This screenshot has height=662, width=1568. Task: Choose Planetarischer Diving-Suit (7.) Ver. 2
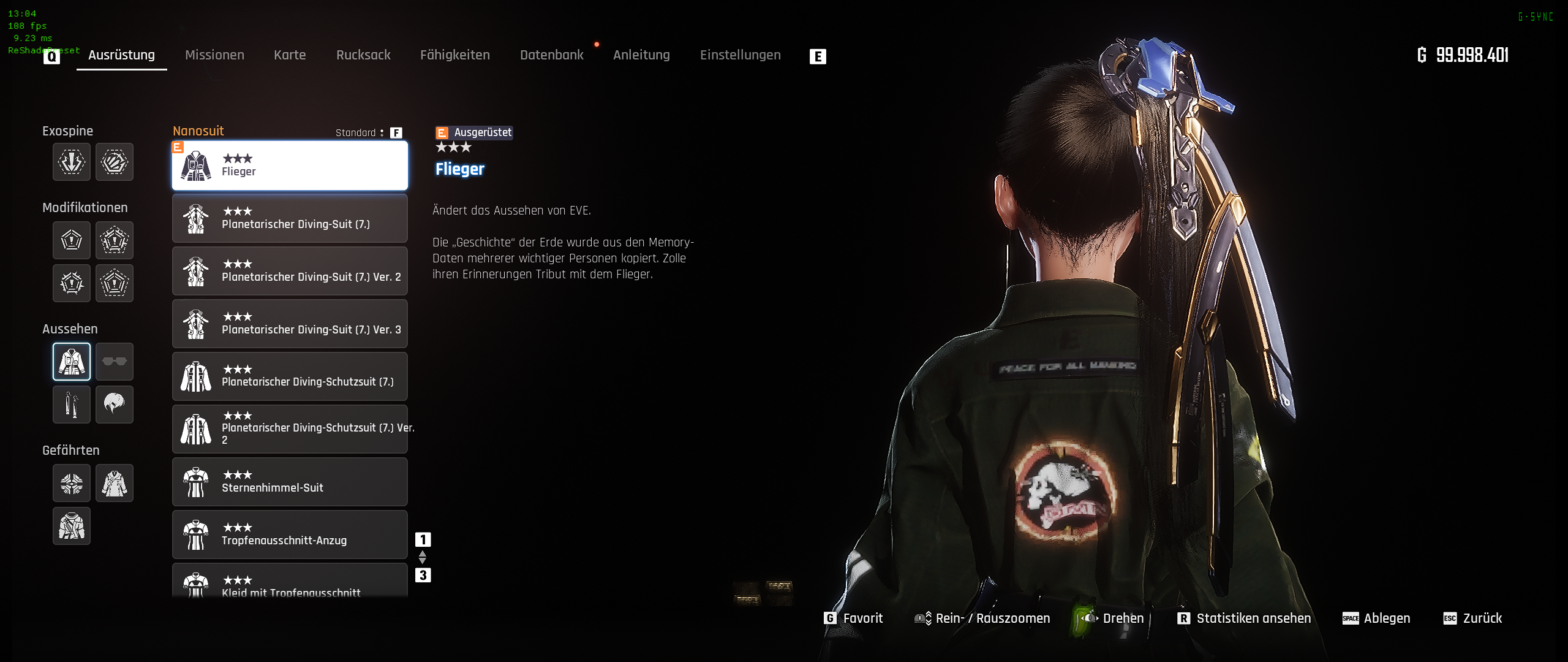pos(290,271)
